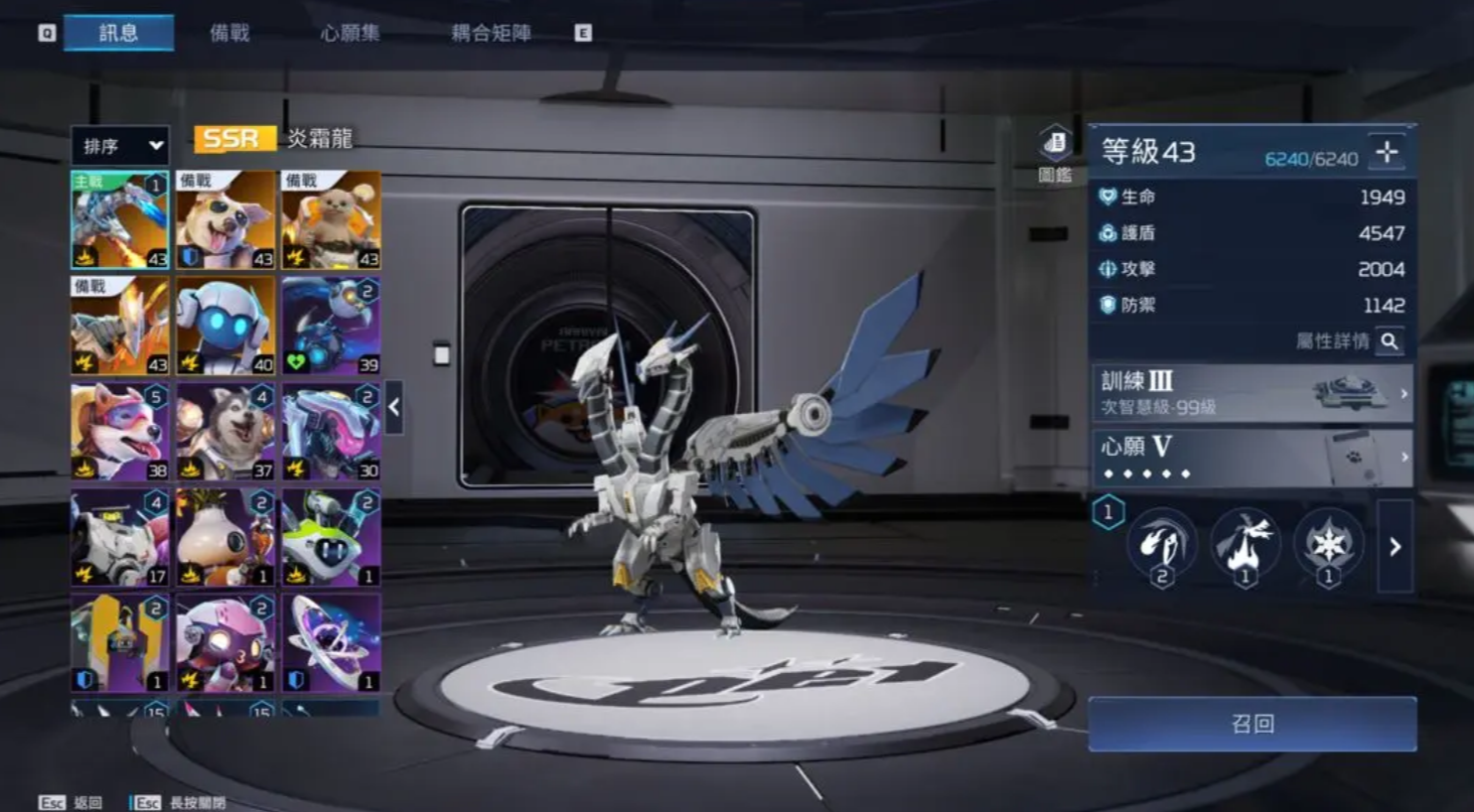Switch to the 訊息 tab
Image resolution: width=1474 pixels, height=812 pixels.
click(x=118, y=33)
